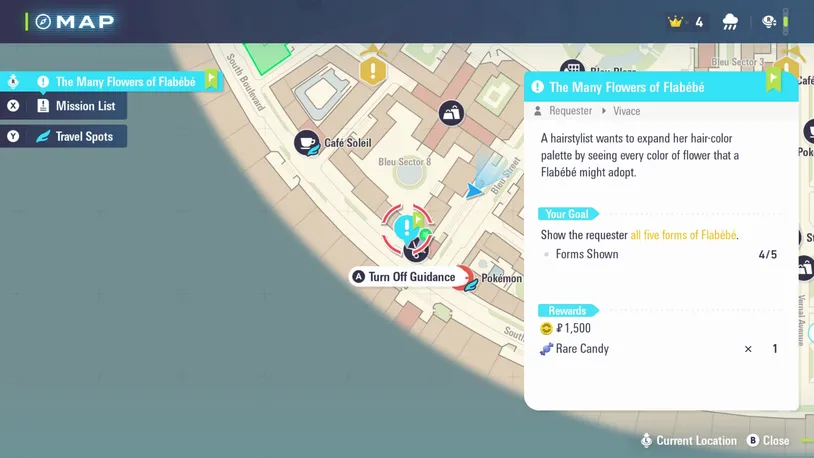Image resolution: width=814 pixels, height=458 pixels.
Task: Turn Off Guidance for the mission
Action: (403, 277)
